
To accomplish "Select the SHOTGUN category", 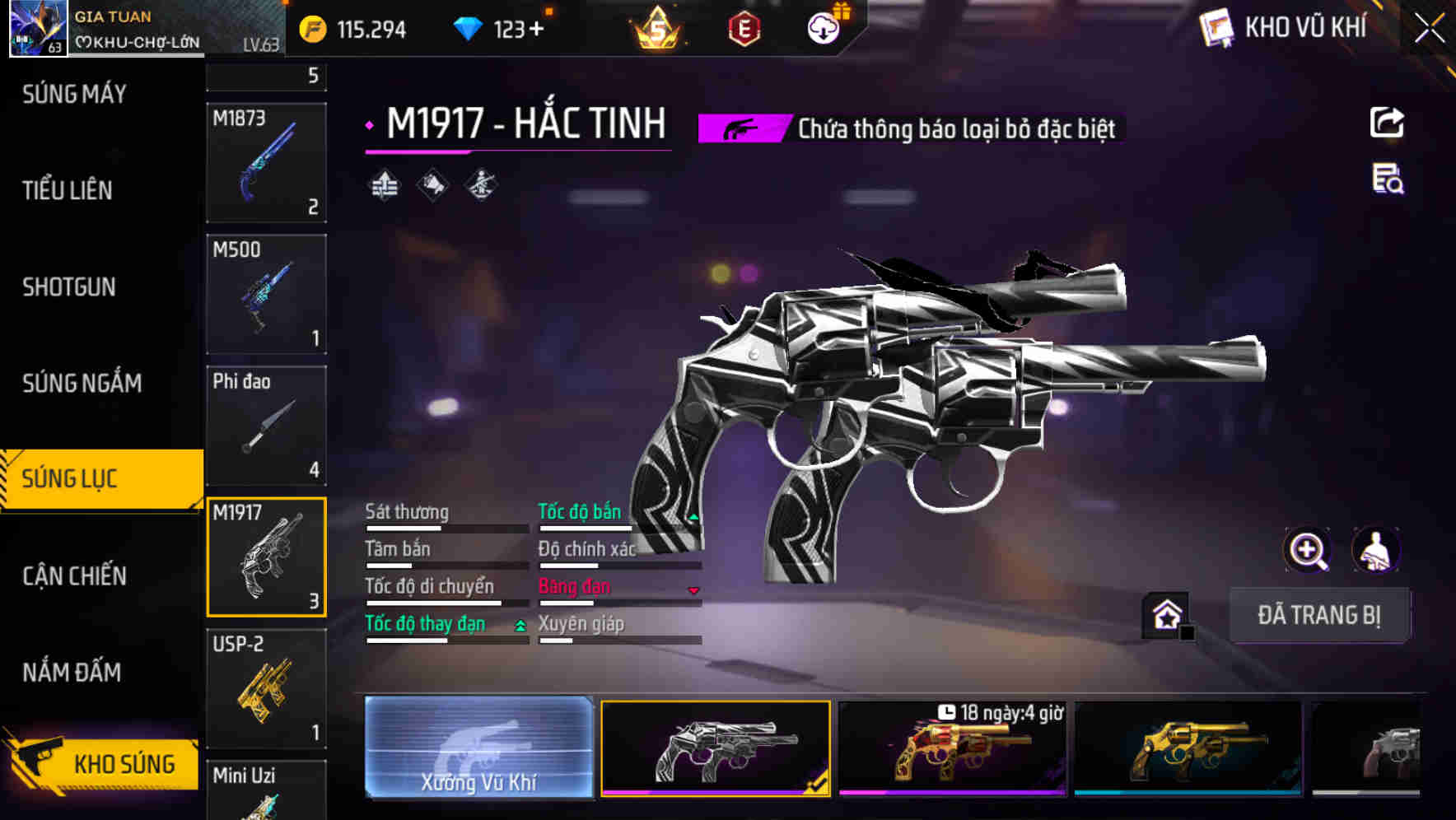I will pos(69,287).
